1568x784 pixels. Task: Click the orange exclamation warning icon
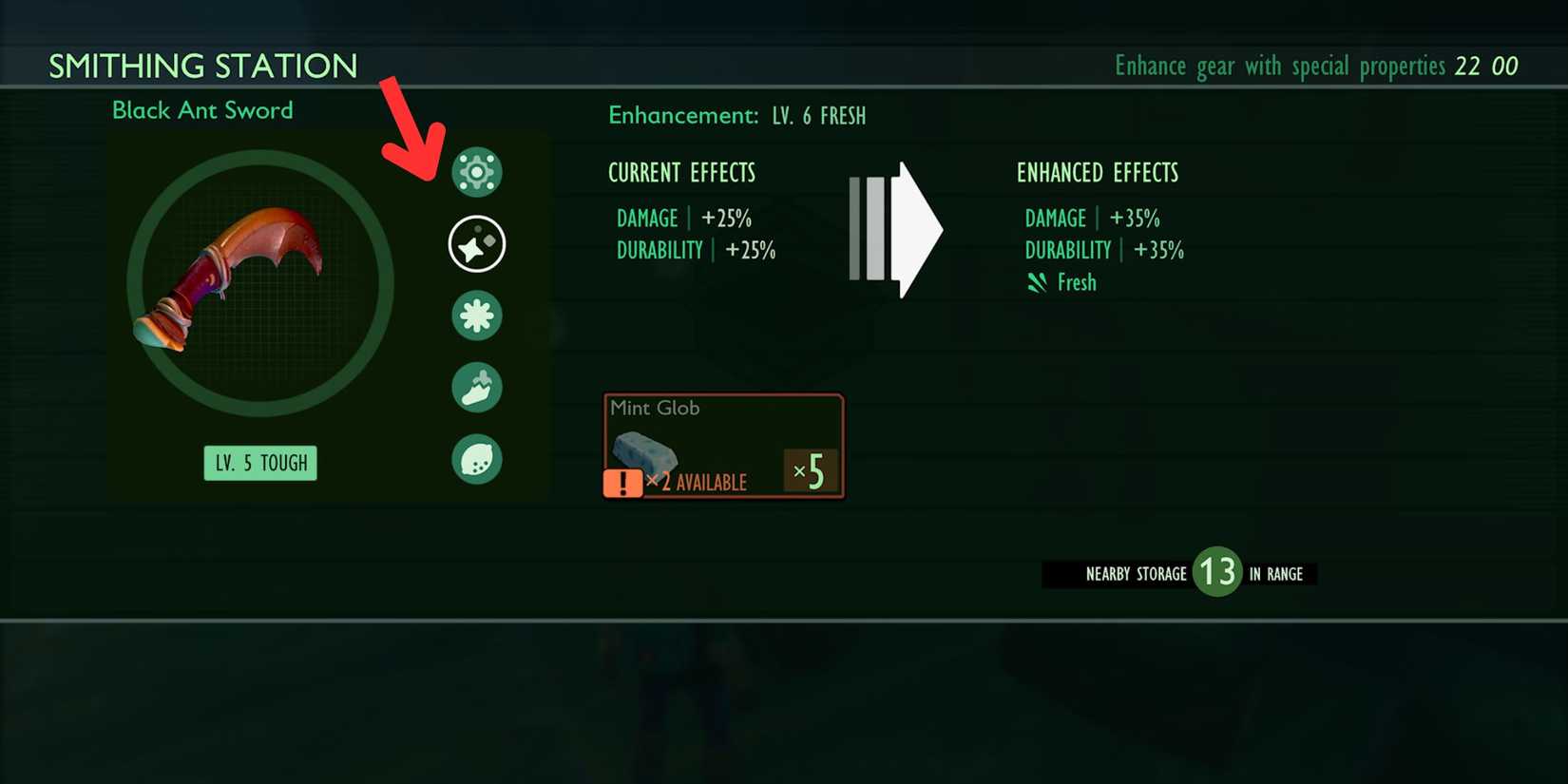(x=622, y=485)
